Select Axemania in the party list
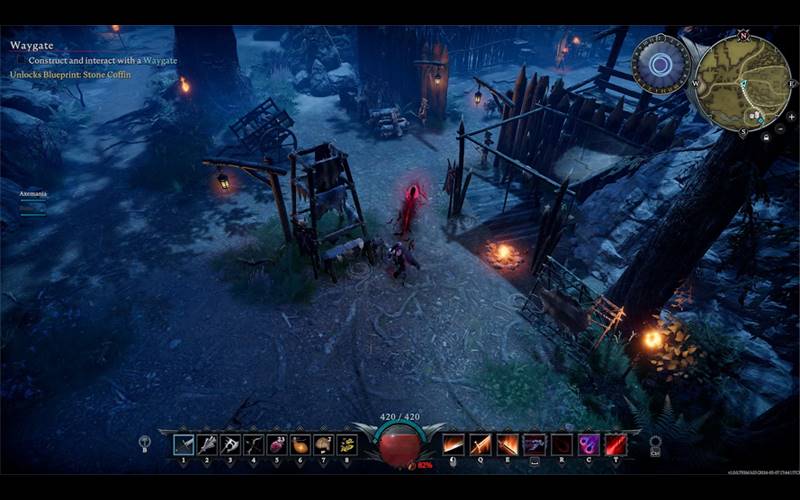Screen dimensions: 800x500 [33, 192]
